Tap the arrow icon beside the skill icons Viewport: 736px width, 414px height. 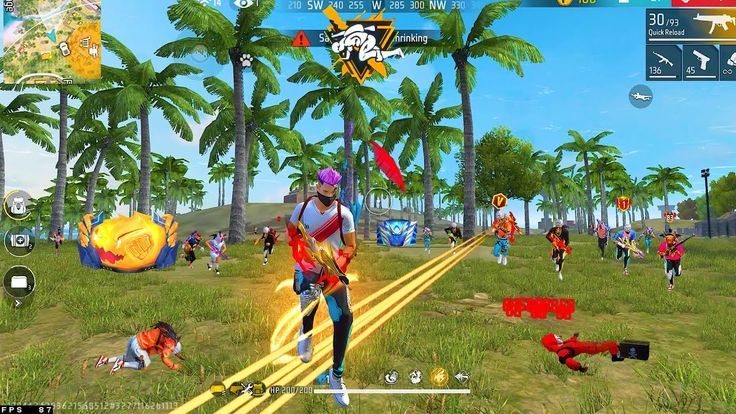(461, 377)
